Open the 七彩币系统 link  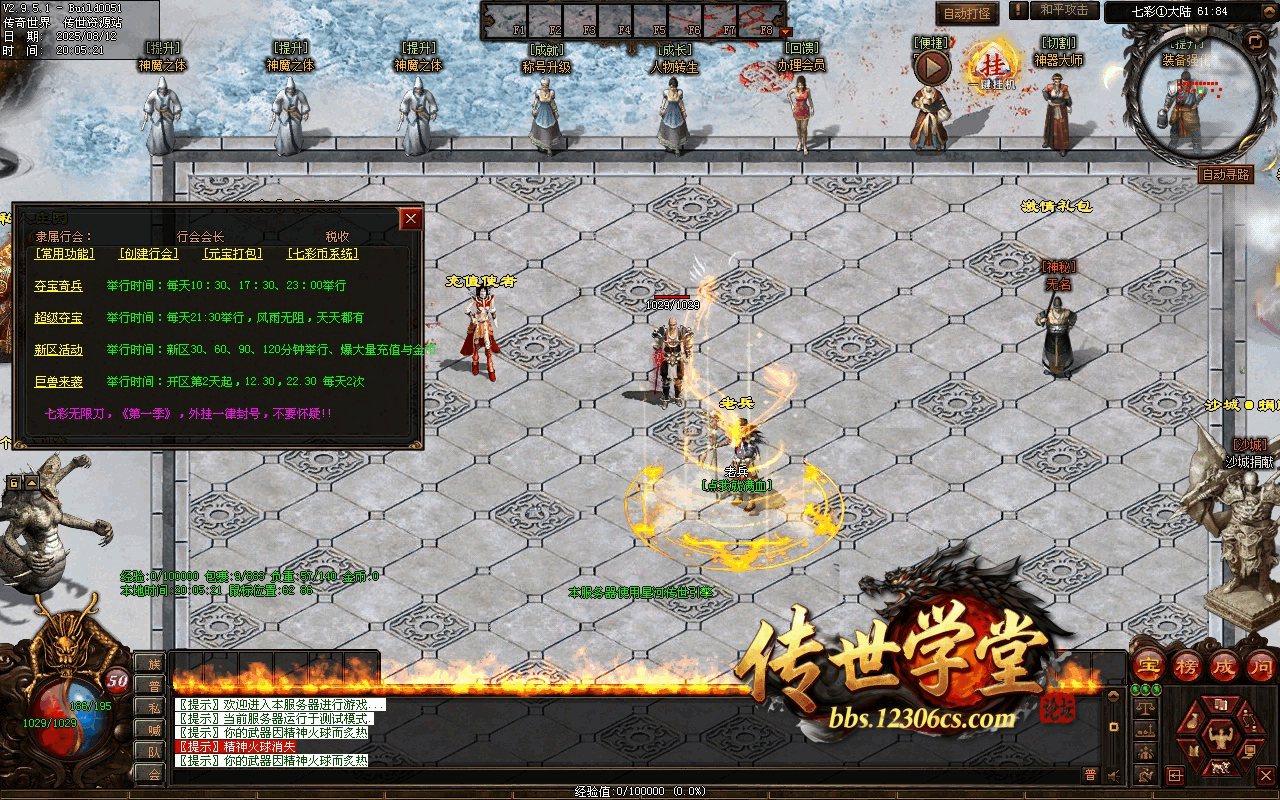point(322,254)
